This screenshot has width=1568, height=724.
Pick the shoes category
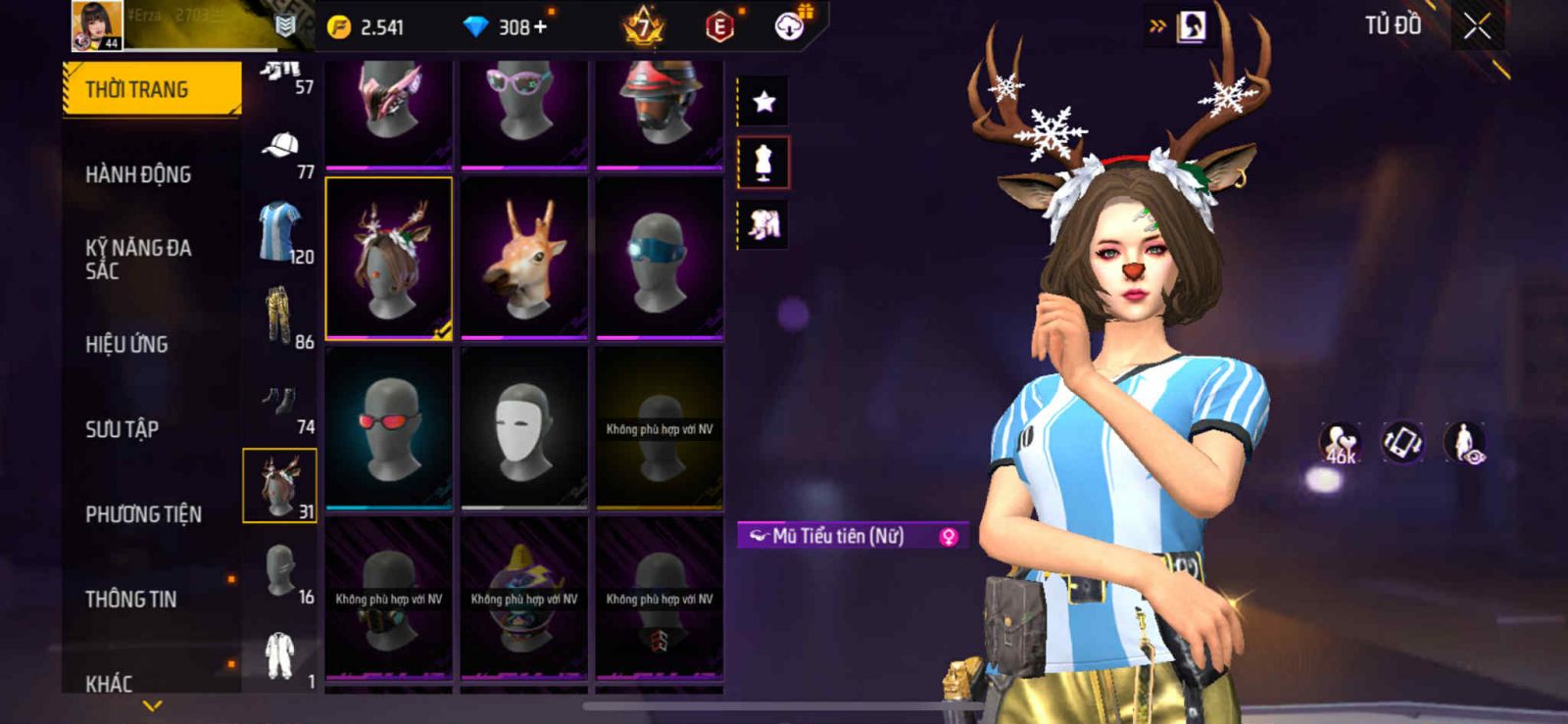[279, 404]
